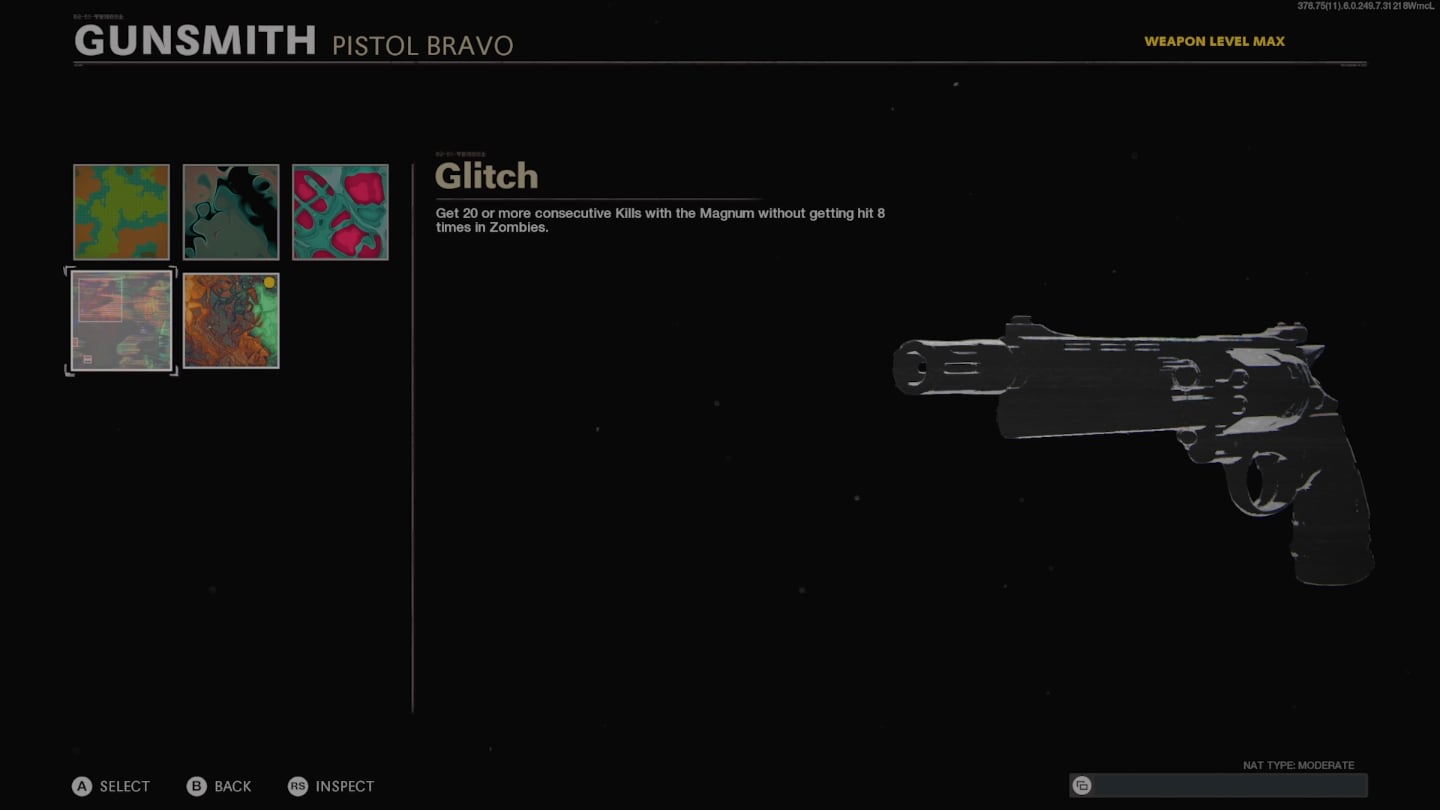
Task: Select the orange and green camo swatch
Action: pyautogui.click(x=121, y=212)
